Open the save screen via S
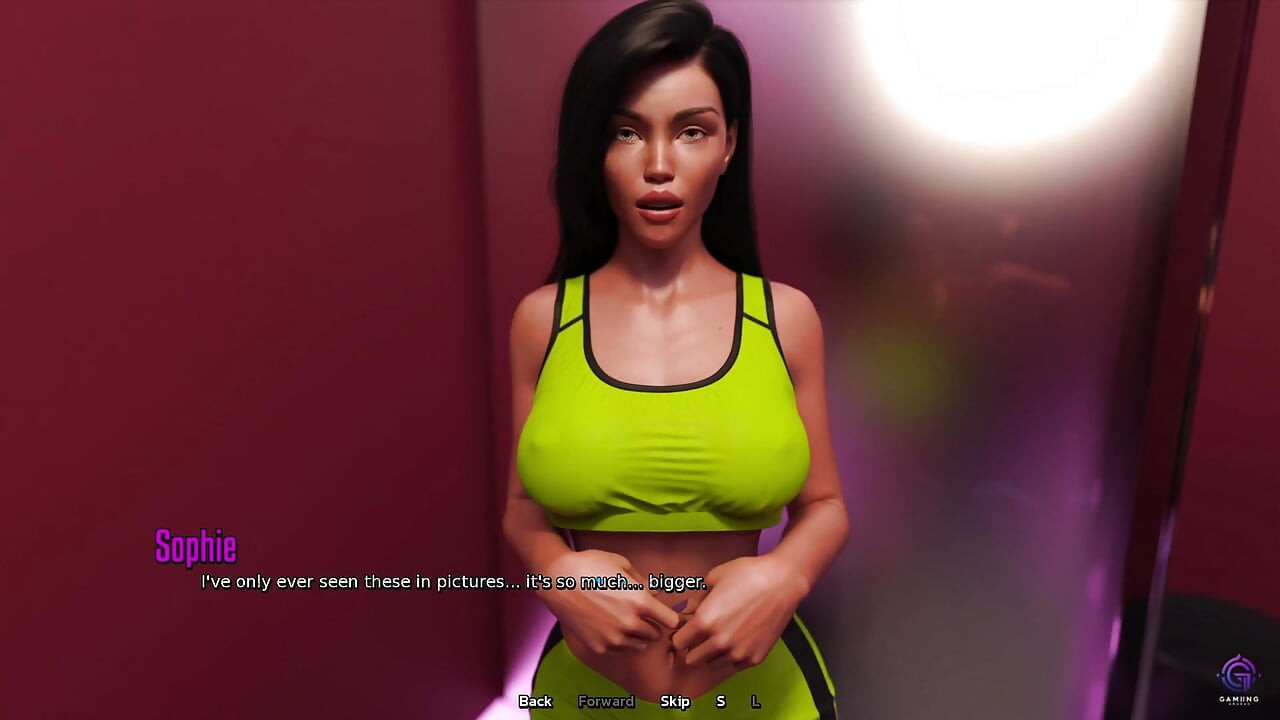Screen dimensions: 1280x720 [x=720, y=702]
